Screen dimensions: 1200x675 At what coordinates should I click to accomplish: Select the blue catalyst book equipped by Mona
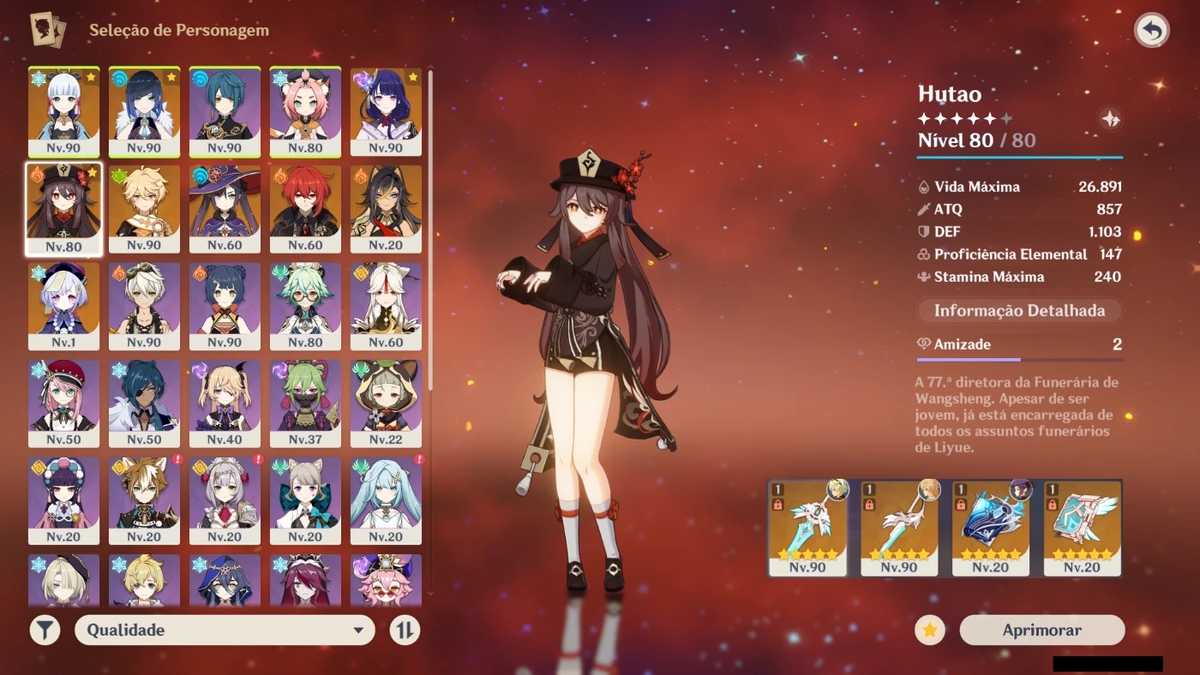(x=991, y=527)
